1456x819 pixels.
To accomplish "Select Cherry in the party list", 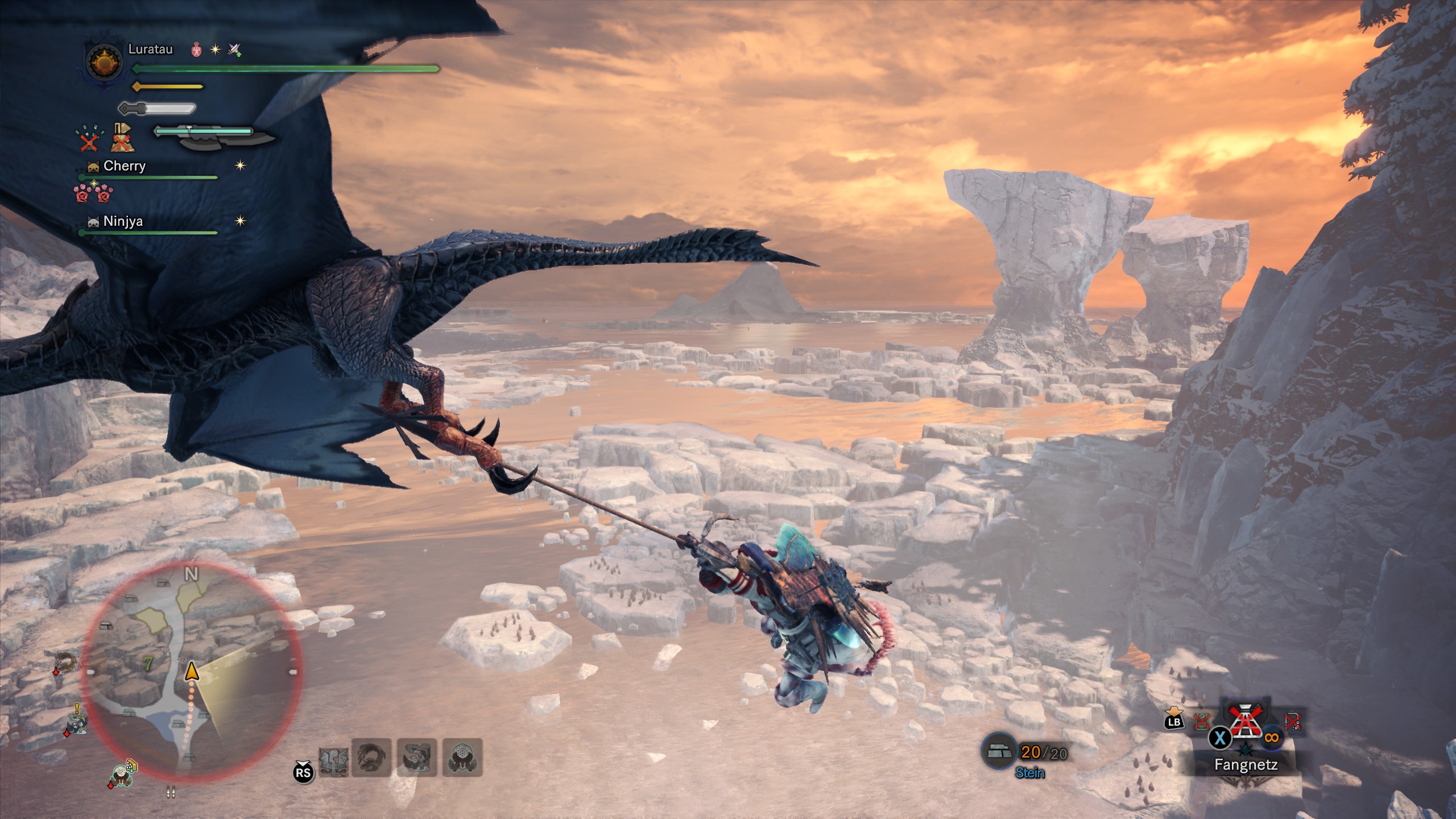I will [124, 166].
